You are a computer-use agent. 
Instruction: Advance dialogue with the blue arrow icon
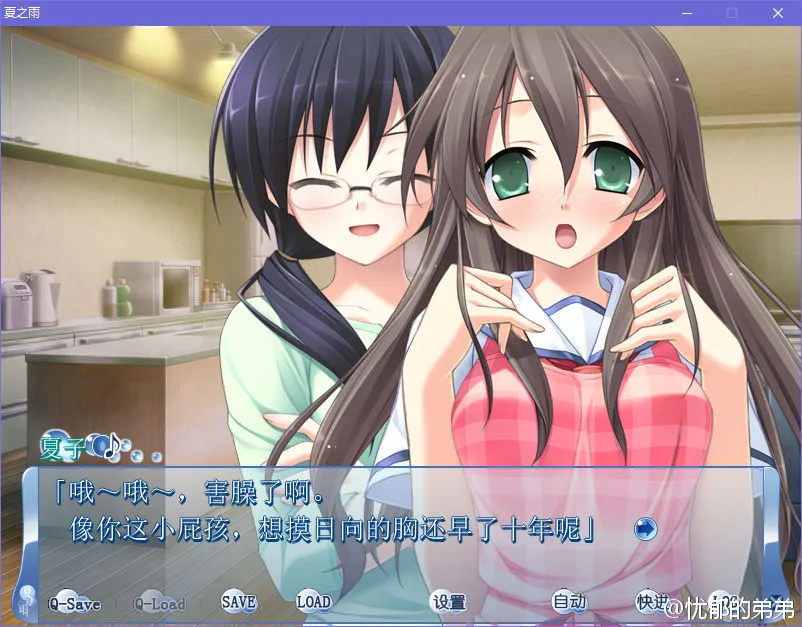coord(645,528)
